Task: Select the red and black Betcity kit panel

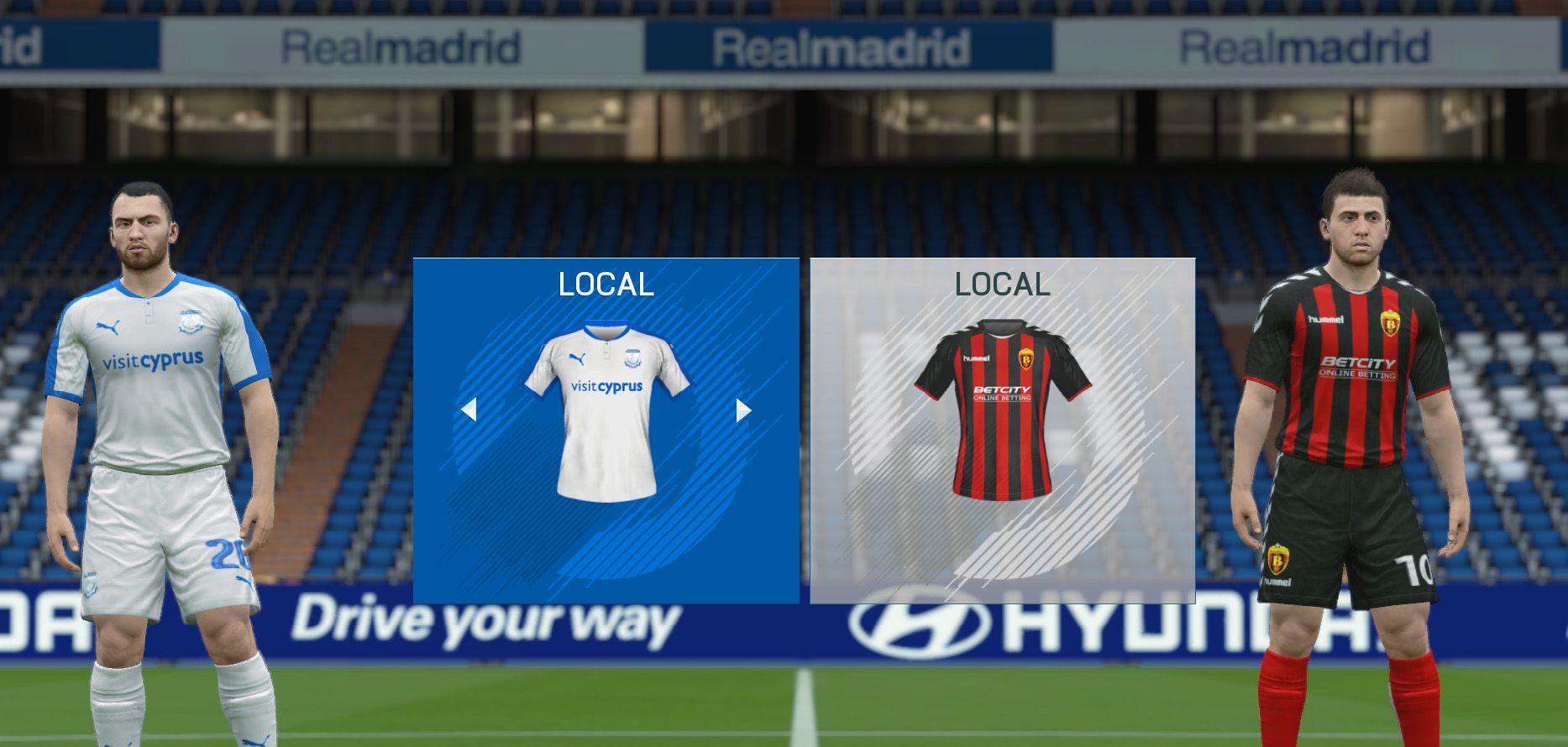Action: (1002, 430)
